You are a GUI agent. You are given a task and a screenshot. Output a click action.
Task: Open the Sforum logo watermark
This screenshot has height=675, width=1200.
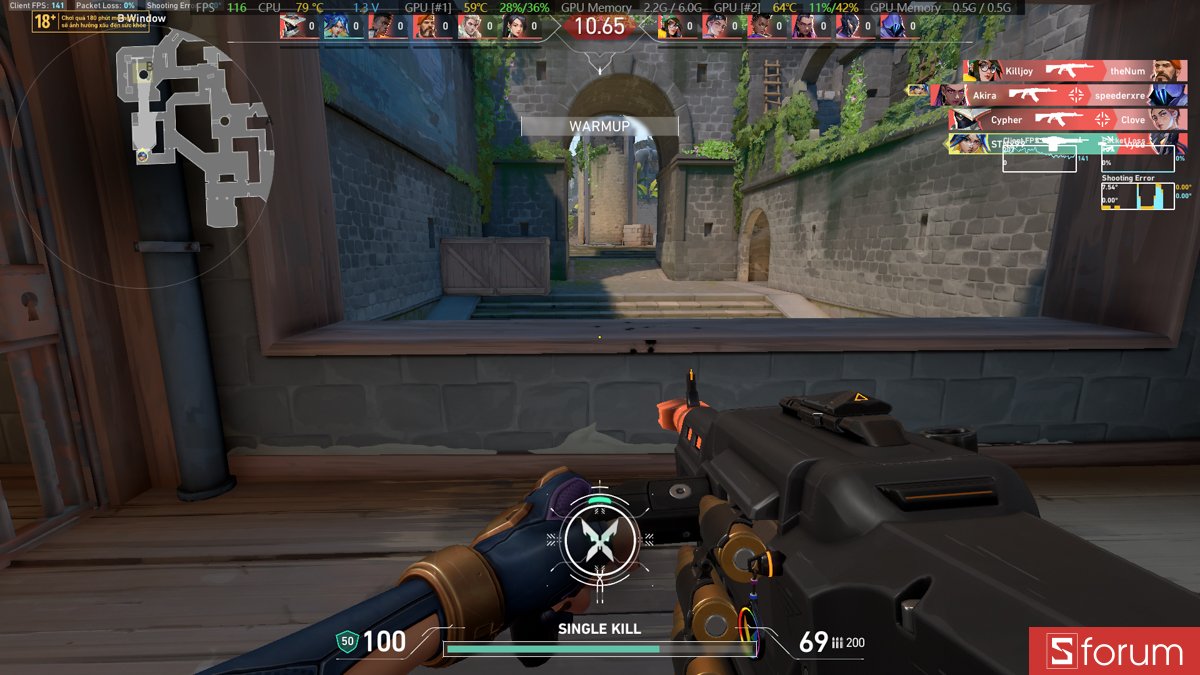point(1114,652)
